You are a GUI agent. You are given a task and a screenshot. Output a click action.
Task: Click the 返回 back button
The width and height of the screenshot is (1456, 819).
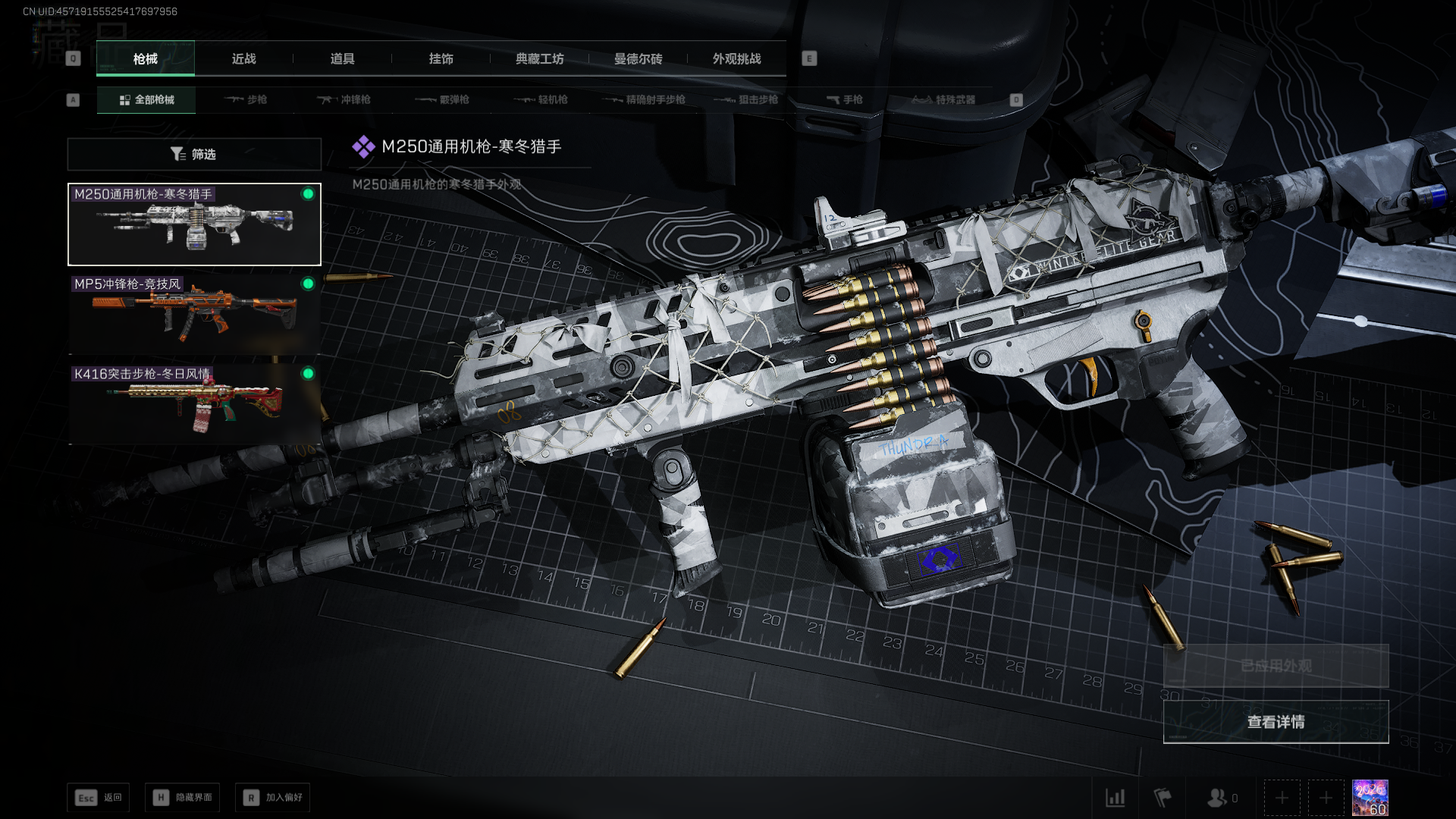coord(99,798)
